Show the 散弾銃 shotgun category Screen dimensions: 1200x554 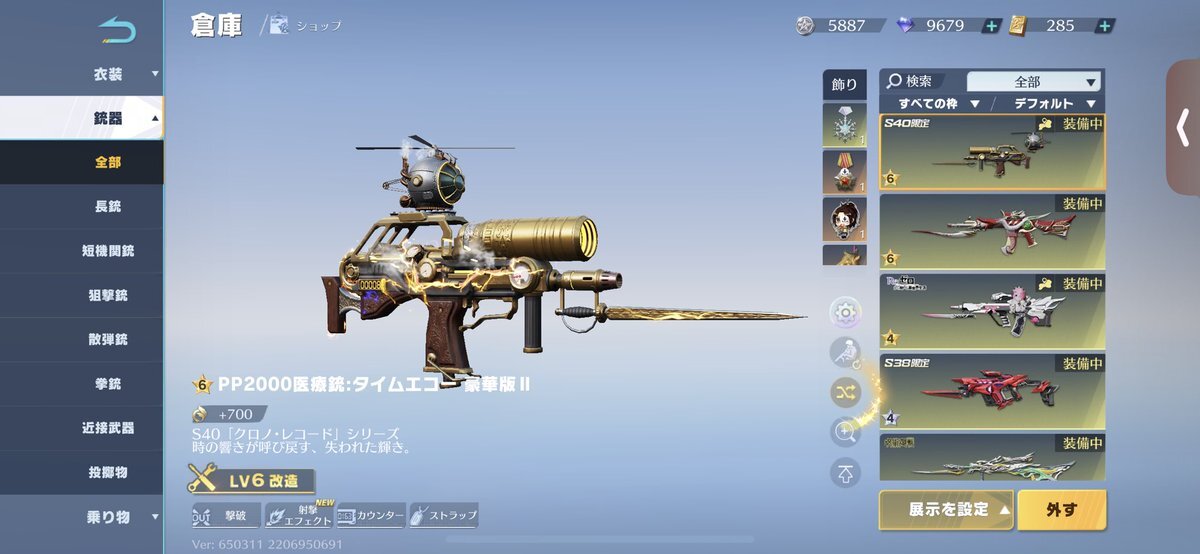[x=108, y=339]
